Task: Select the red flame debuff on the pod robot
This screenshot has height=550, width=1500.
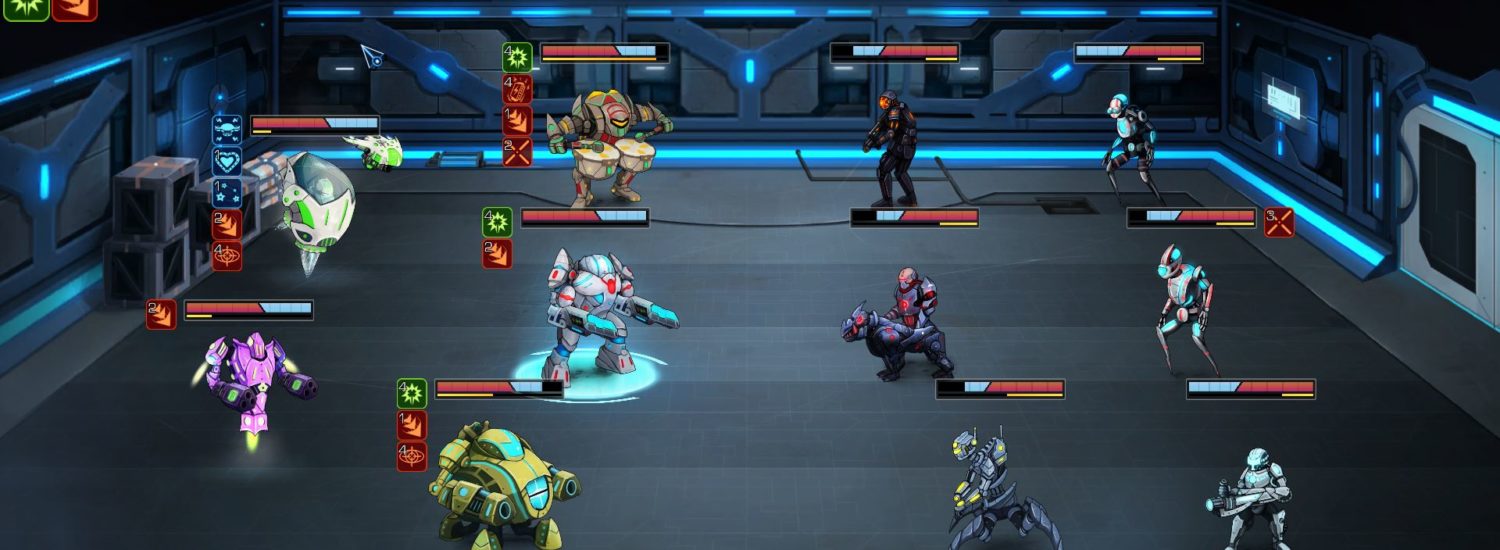Action: (x=227, y=224)
